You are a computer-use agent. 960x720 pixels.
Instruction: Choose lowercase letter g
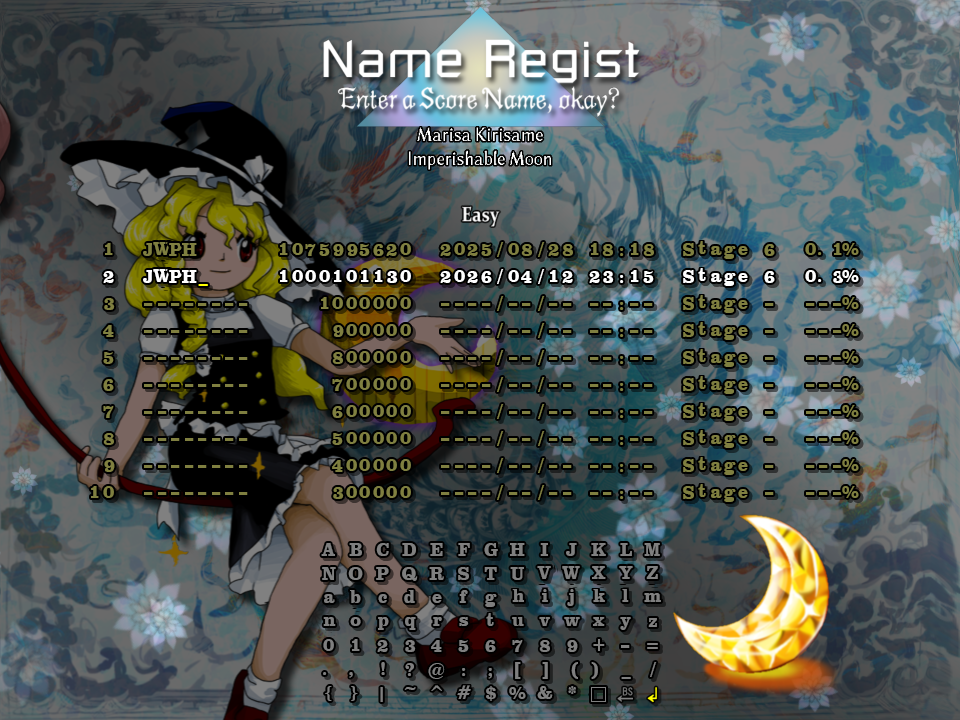point(490,598)
